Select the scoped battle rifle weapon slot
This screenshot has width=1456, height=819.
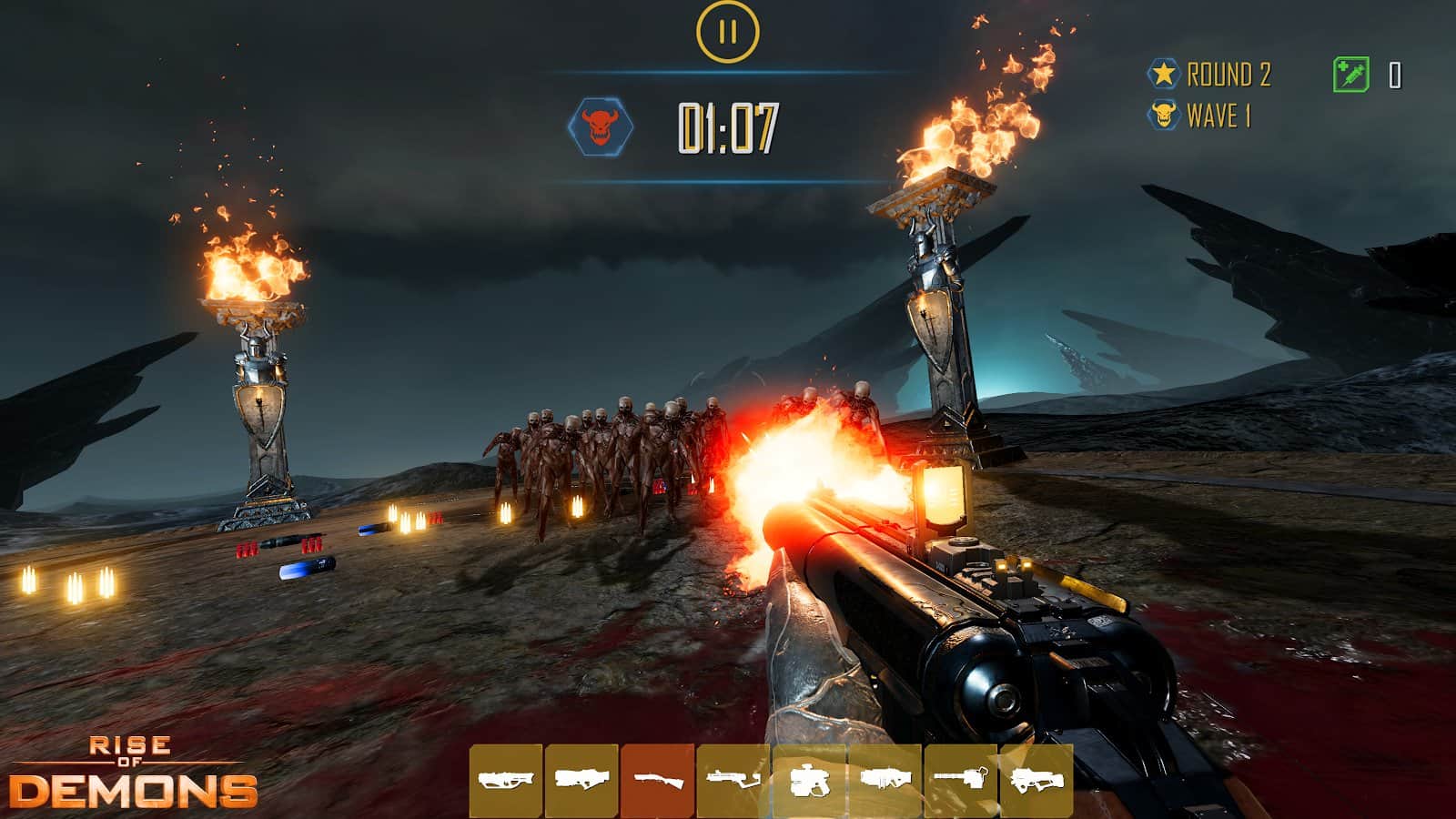coord(581,781)
